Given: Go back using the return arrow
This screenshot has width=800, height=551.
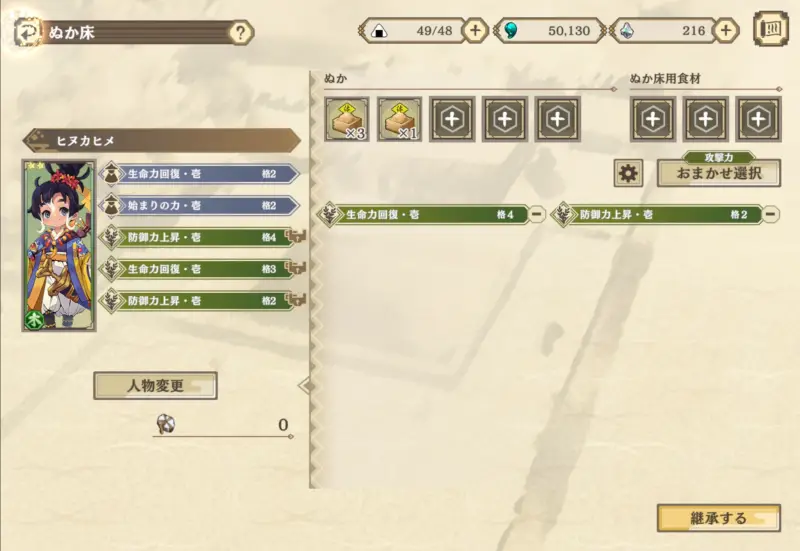Looking at the screenshot, I should pos(25,32).
